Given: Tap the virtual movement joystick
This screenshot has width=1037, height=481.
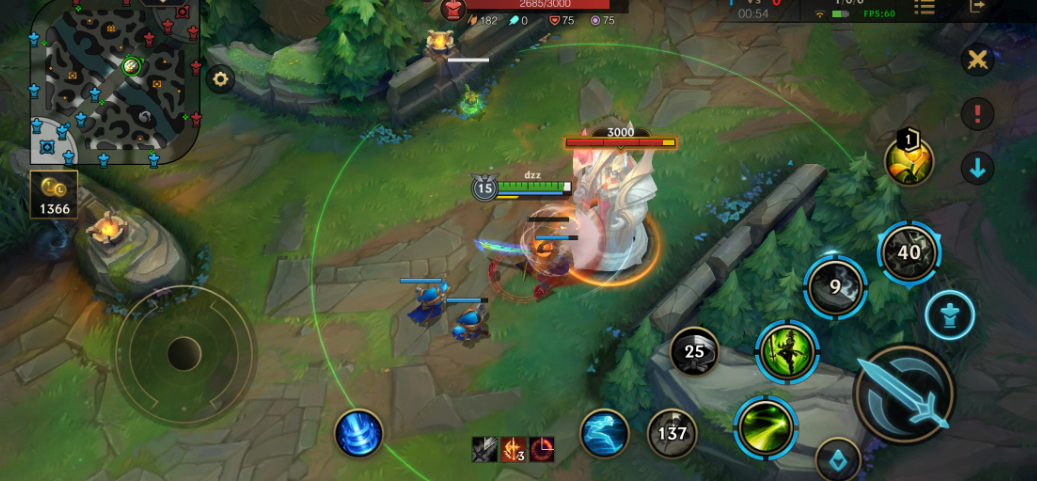Looking at the screenshot, I should (184, 353).
